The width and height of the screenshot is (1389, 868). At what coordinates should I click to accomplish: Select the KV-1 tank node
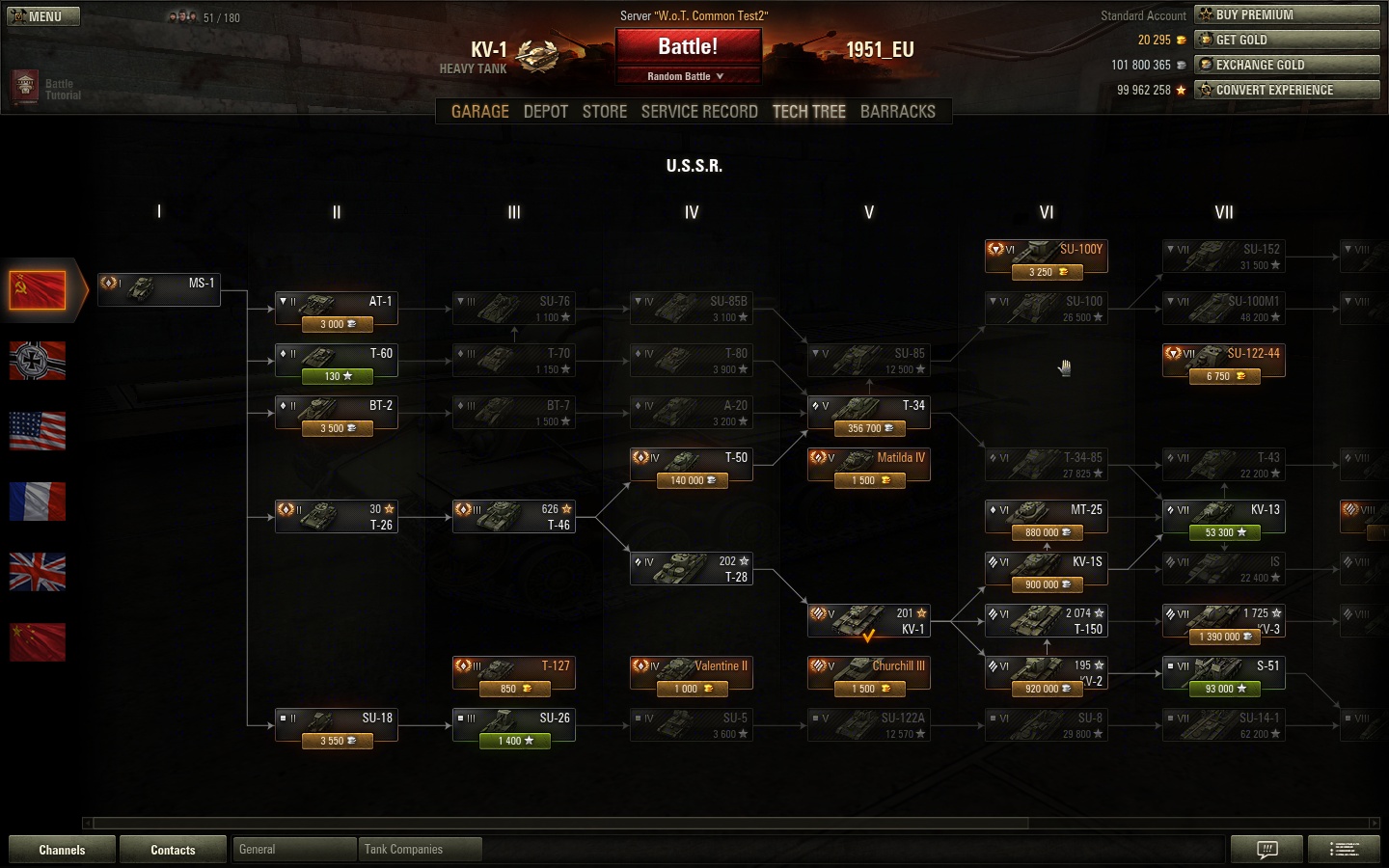tap(868, 621)
